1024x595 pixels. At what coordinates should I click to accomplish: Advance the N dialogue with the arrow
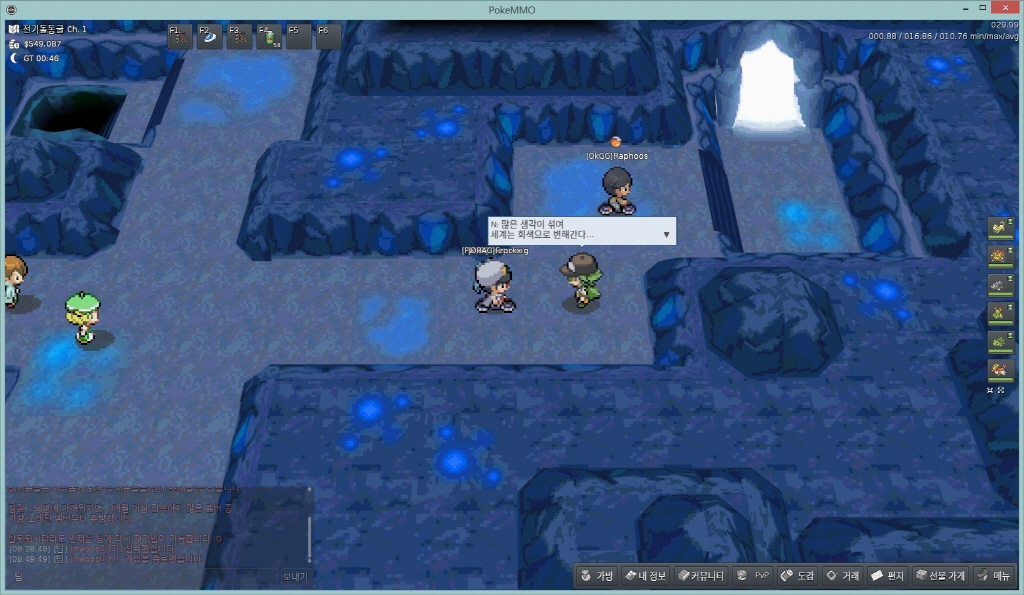click(666, 235)
